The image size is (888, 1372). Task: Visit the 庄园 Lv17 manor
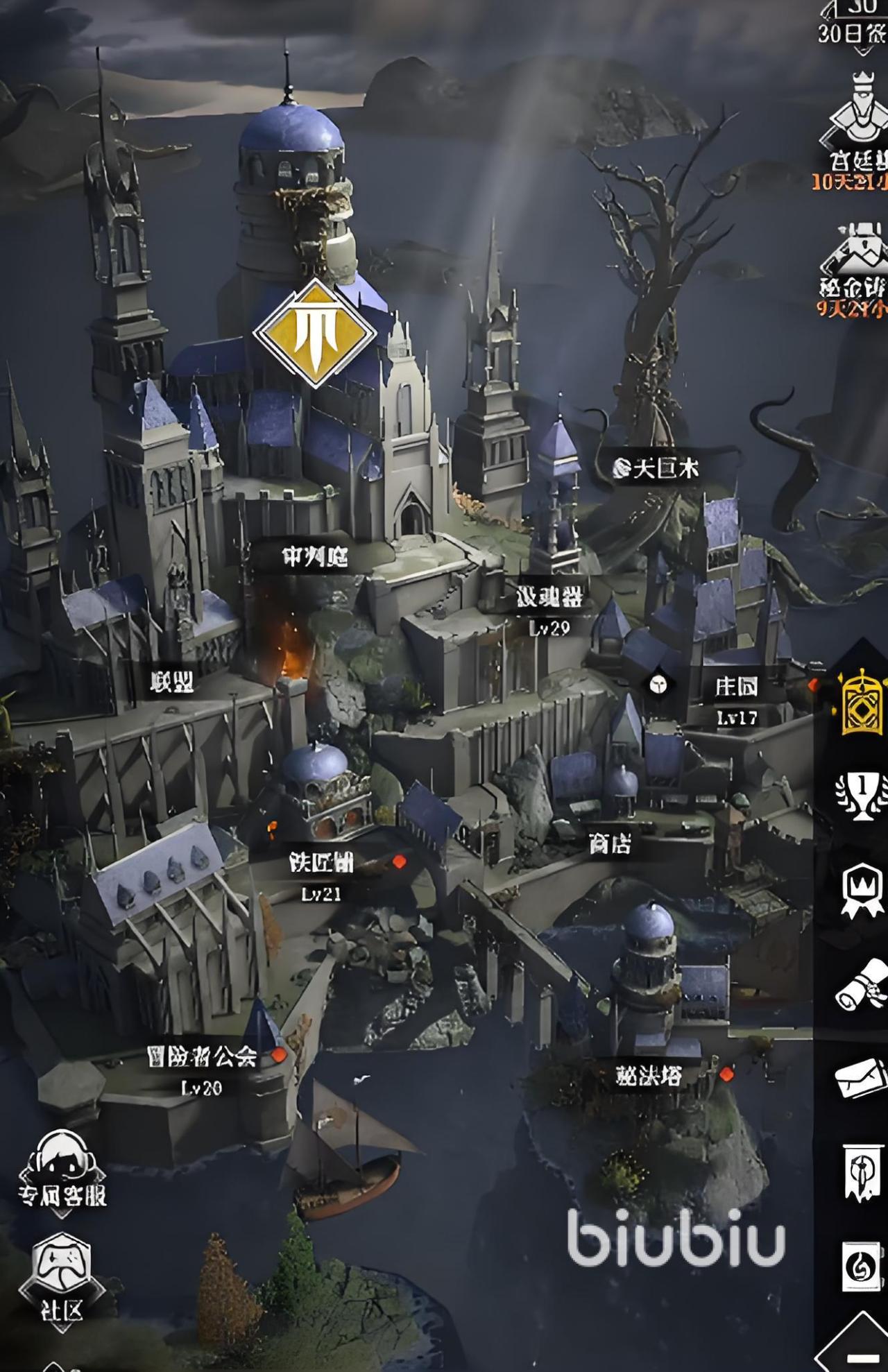(x=736, y=687)
